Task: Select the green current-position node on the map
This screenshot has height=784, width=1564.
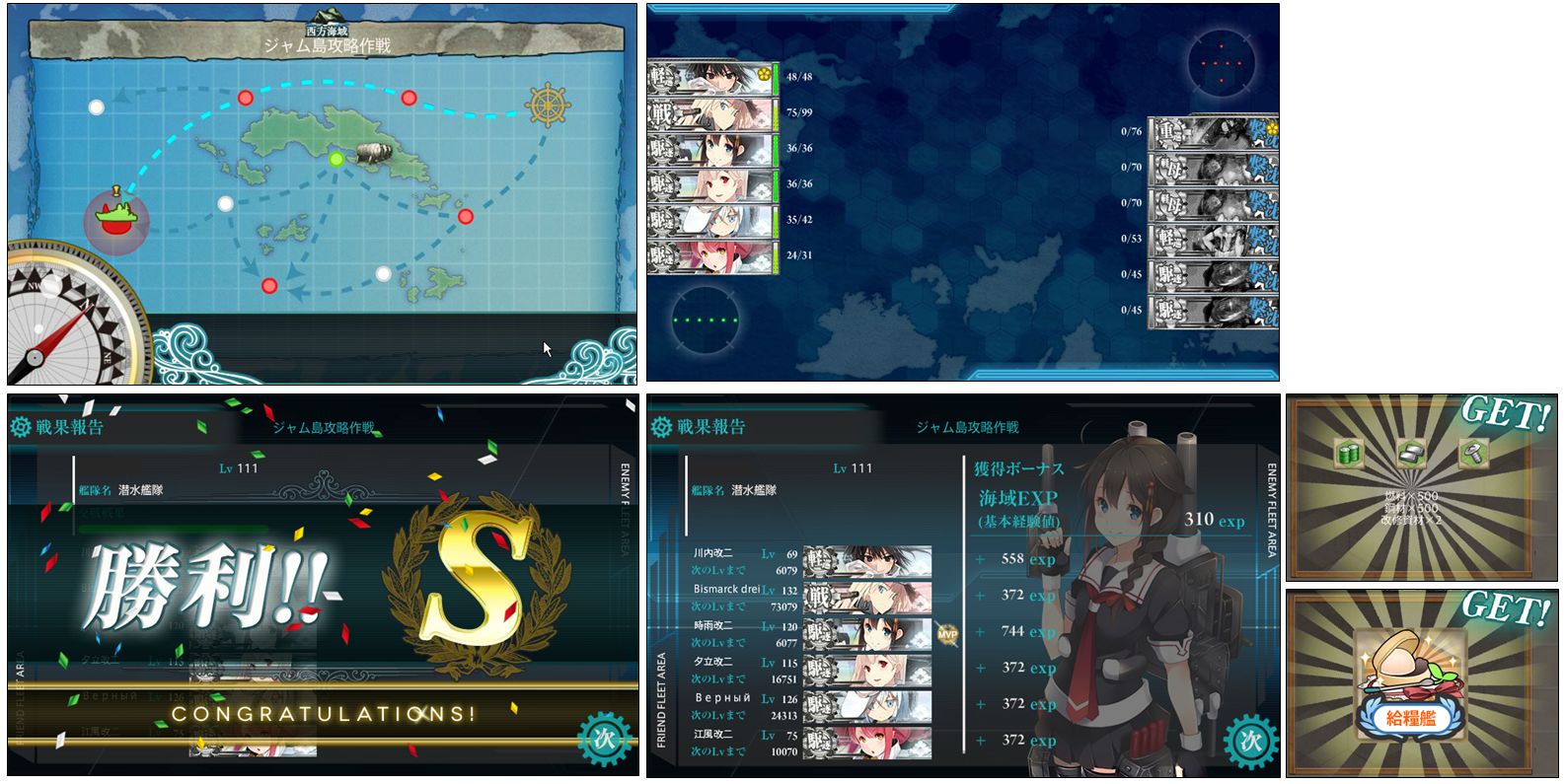Action: 335,159
